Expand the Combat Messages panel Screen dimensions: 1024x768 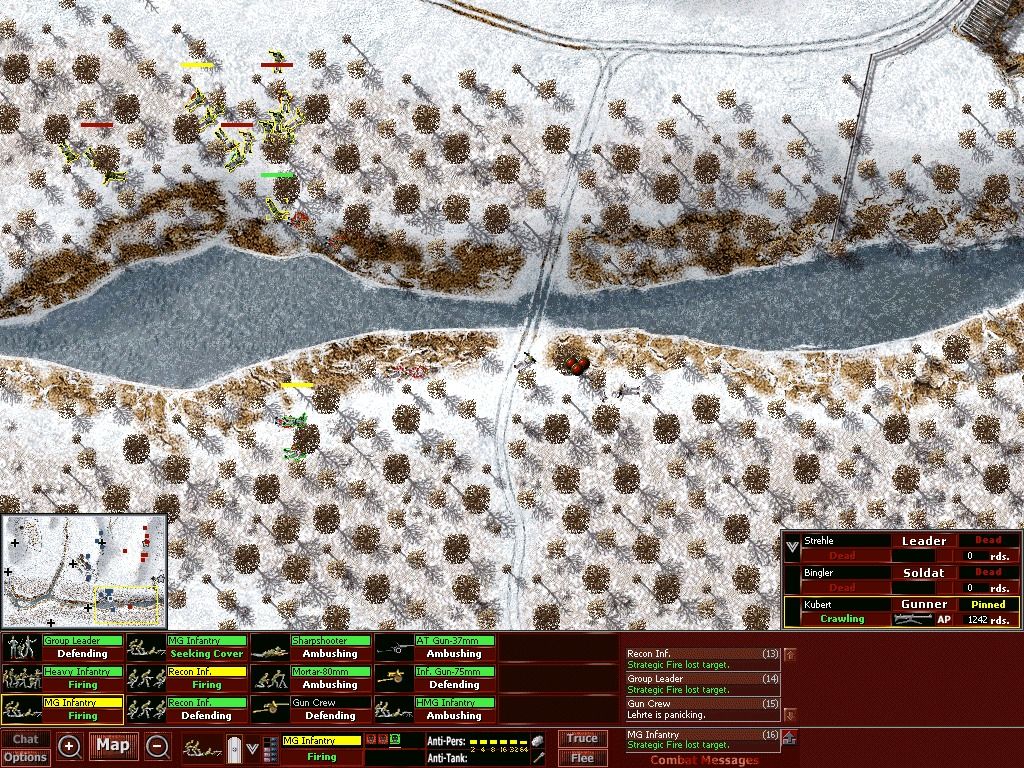[x=790, y=739]
